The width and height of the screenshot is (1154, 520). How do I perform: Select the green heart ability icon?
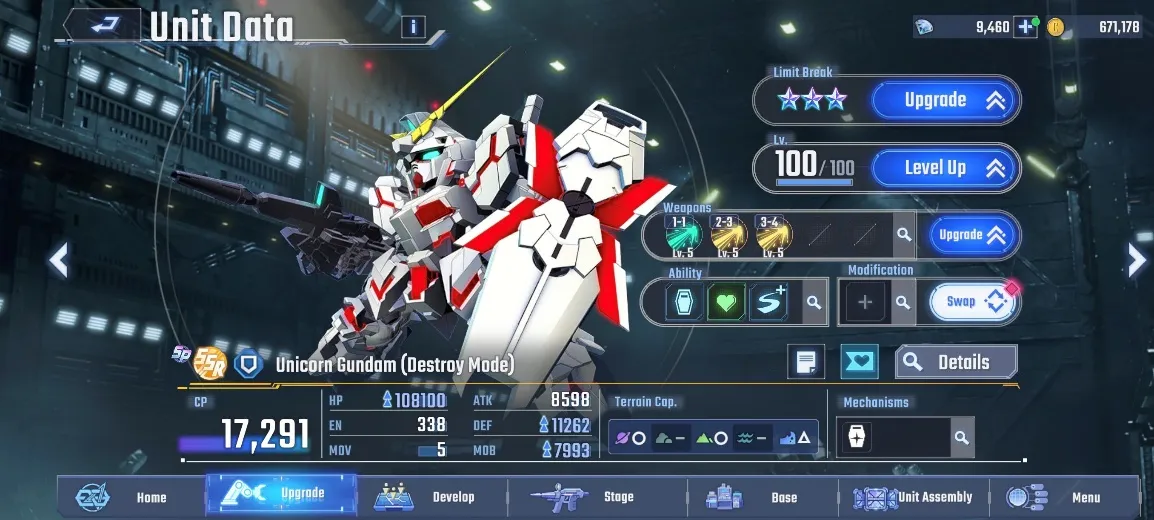[727, 301]
